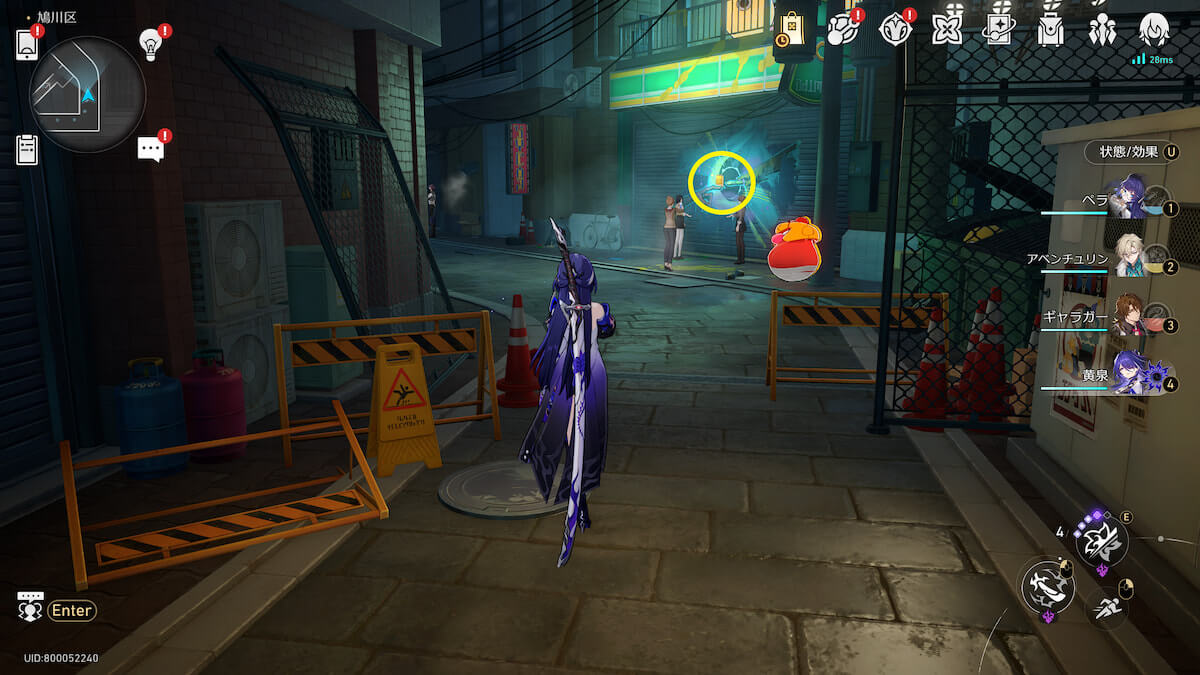Open the shopping bag store icon
Image resolution: width=1200 pixels, height=675 pixels.
coord(790,29)
